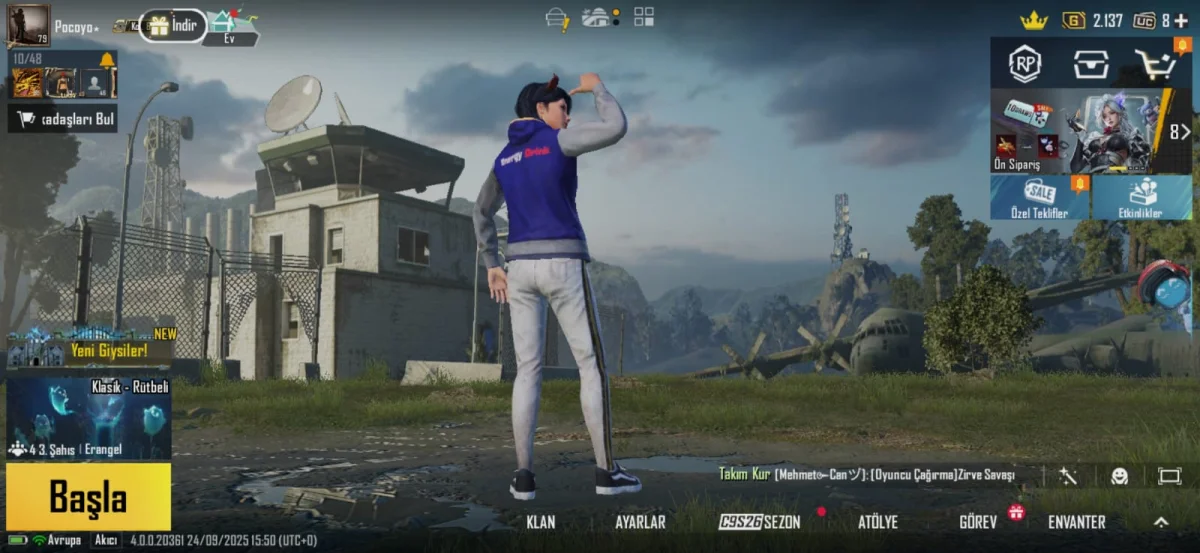Open the emote smiley icon

tap(1119, 476)
